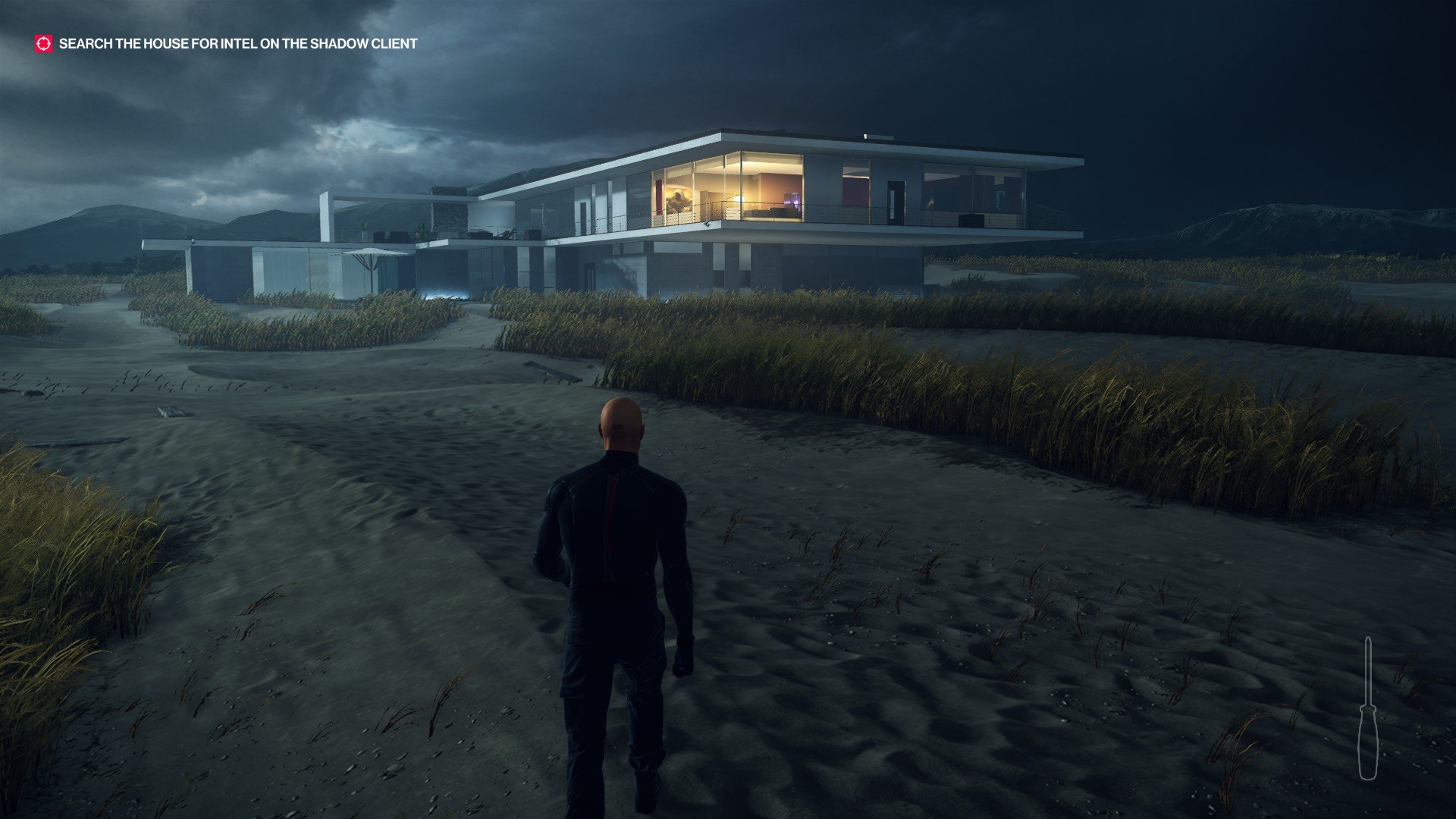Click the purple screen glowing inside the house
The height and width of the screenshot is (819, 1456).
793,200
